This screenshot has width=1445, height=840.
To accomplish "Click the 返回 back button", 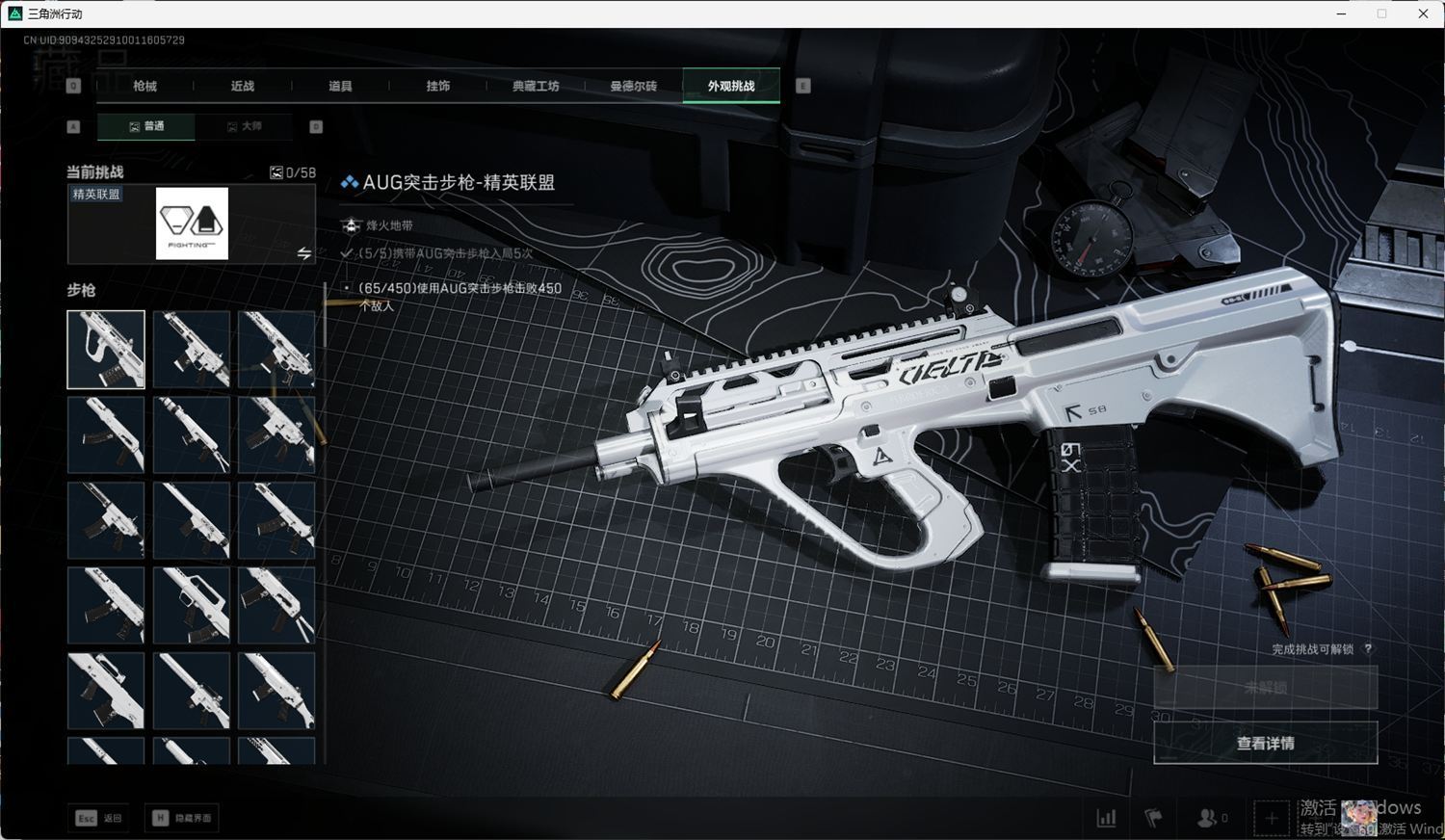I will click(x=100, y=818).
